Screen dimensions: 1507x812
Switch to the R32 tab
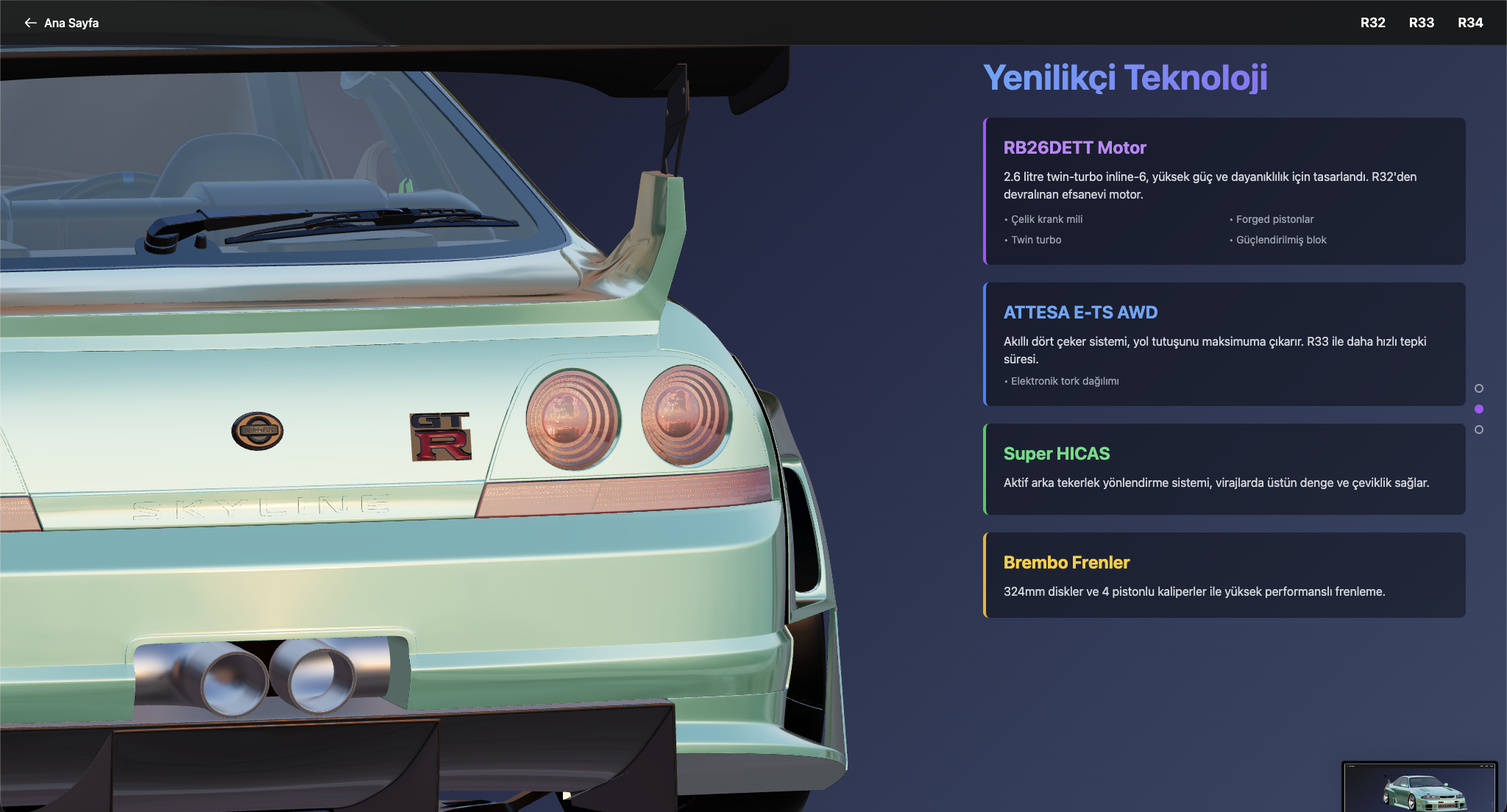pos(1372,23)
